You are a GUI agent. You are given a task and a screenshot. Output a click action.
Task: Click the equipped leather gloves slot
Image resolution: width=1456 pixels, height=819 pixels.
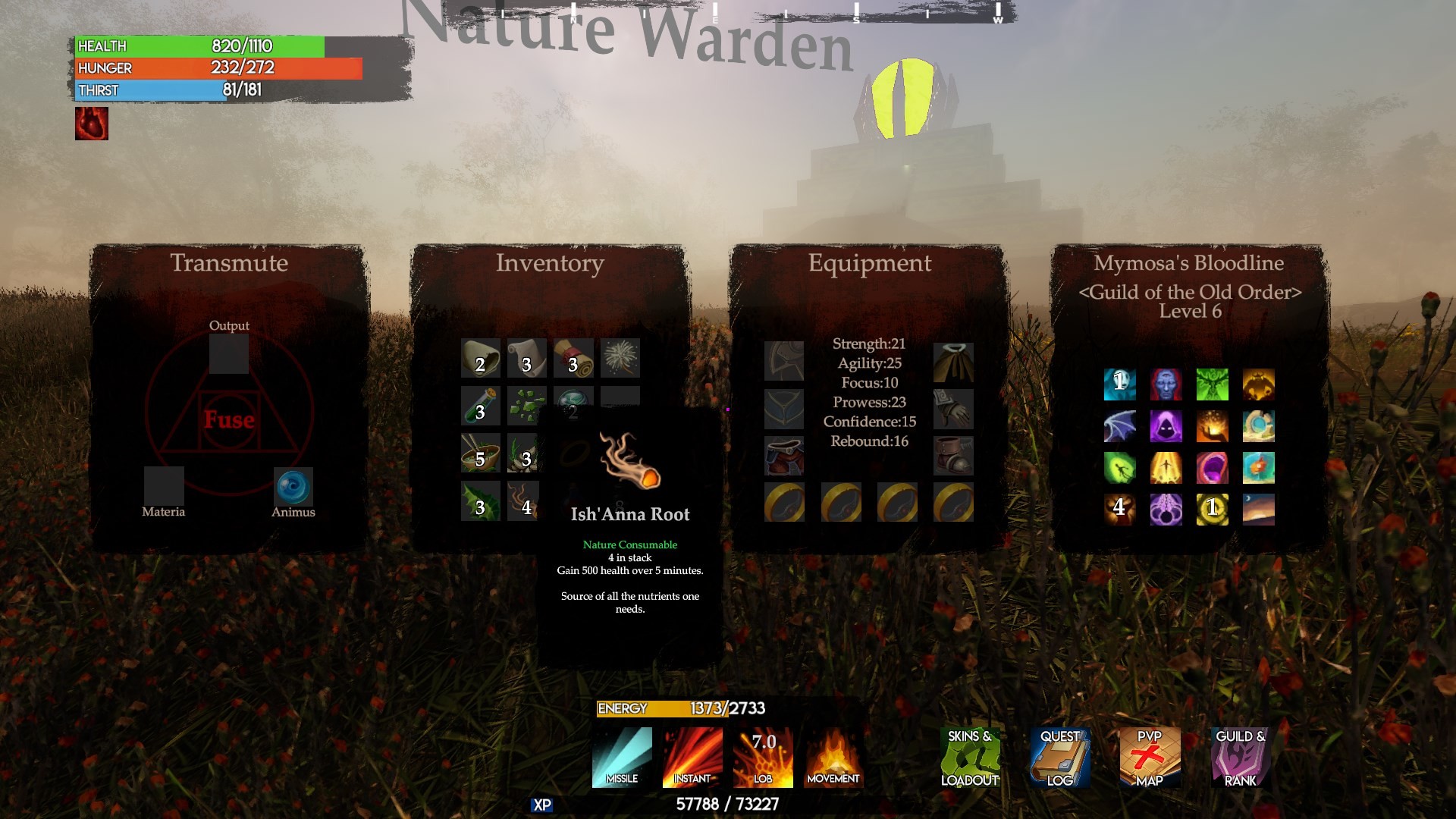953,409
